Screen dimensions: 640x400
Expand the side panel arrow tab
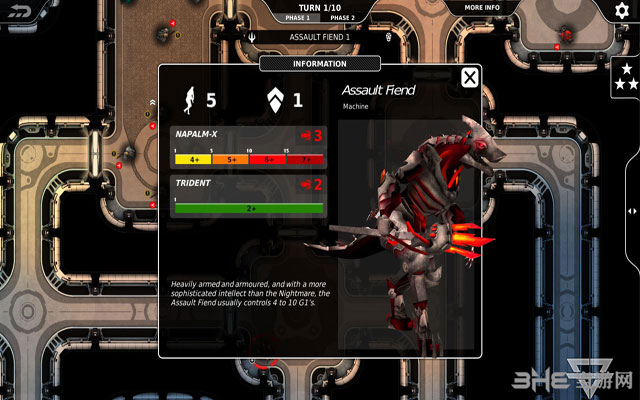pyautogui.click(x=631, y=211)
